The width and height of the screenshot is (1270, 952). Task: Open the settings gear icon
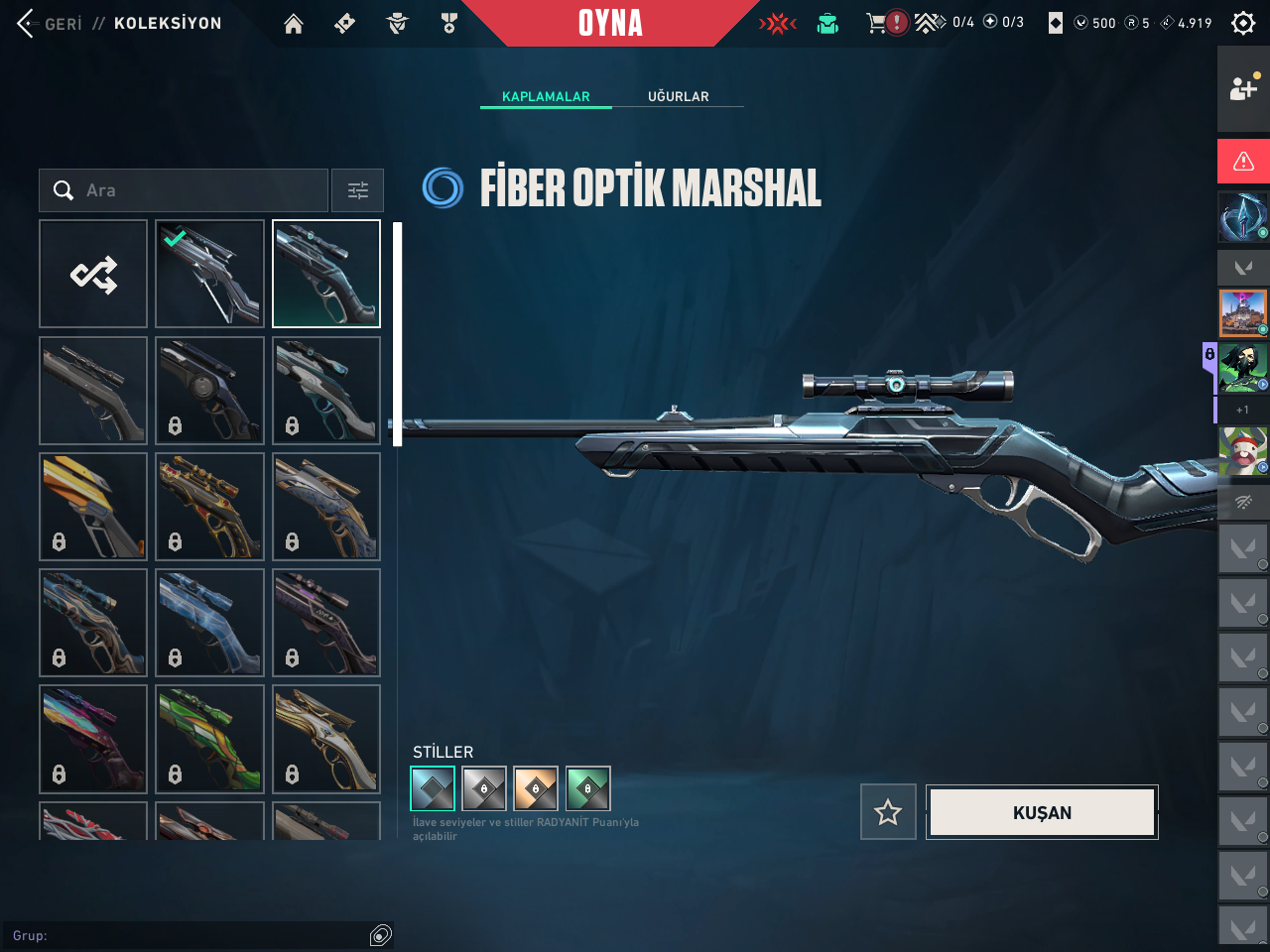pyautogui.click(x=1243, y=23)
